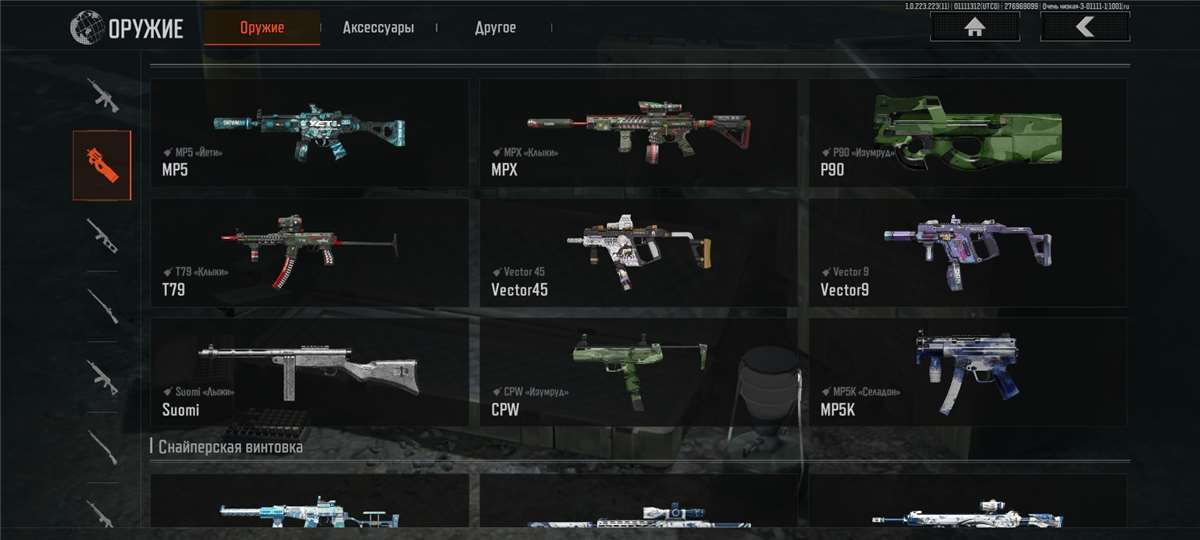Select the T79 weapon tile
The image size is (1200, 540).
click(309, 253)
